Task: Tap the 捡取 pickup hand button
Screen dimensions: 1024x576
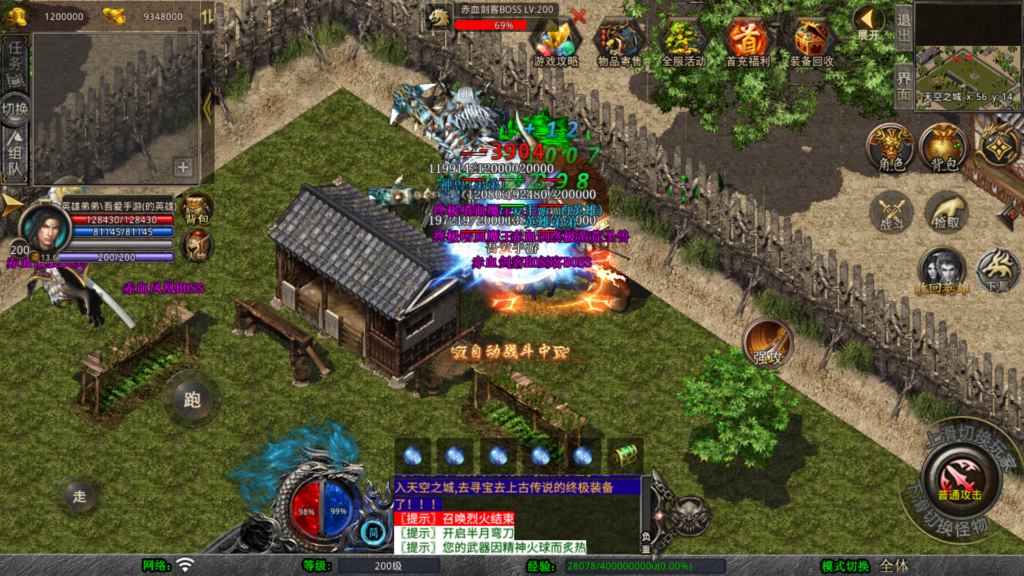Action: point(946,212)
